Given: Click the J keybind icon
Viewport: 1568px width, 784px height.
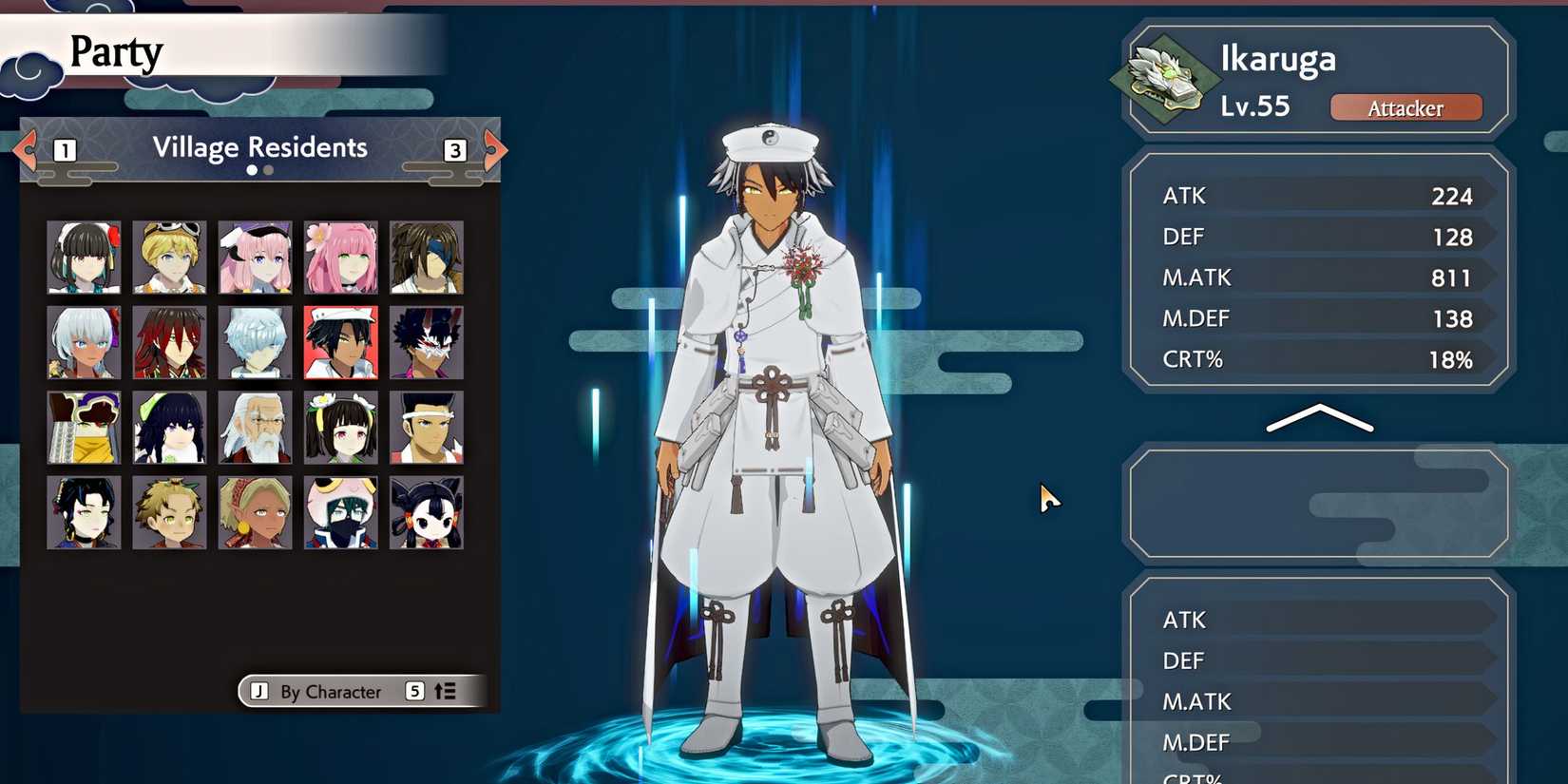Looking at the screenshot, I should coord(258,692).
